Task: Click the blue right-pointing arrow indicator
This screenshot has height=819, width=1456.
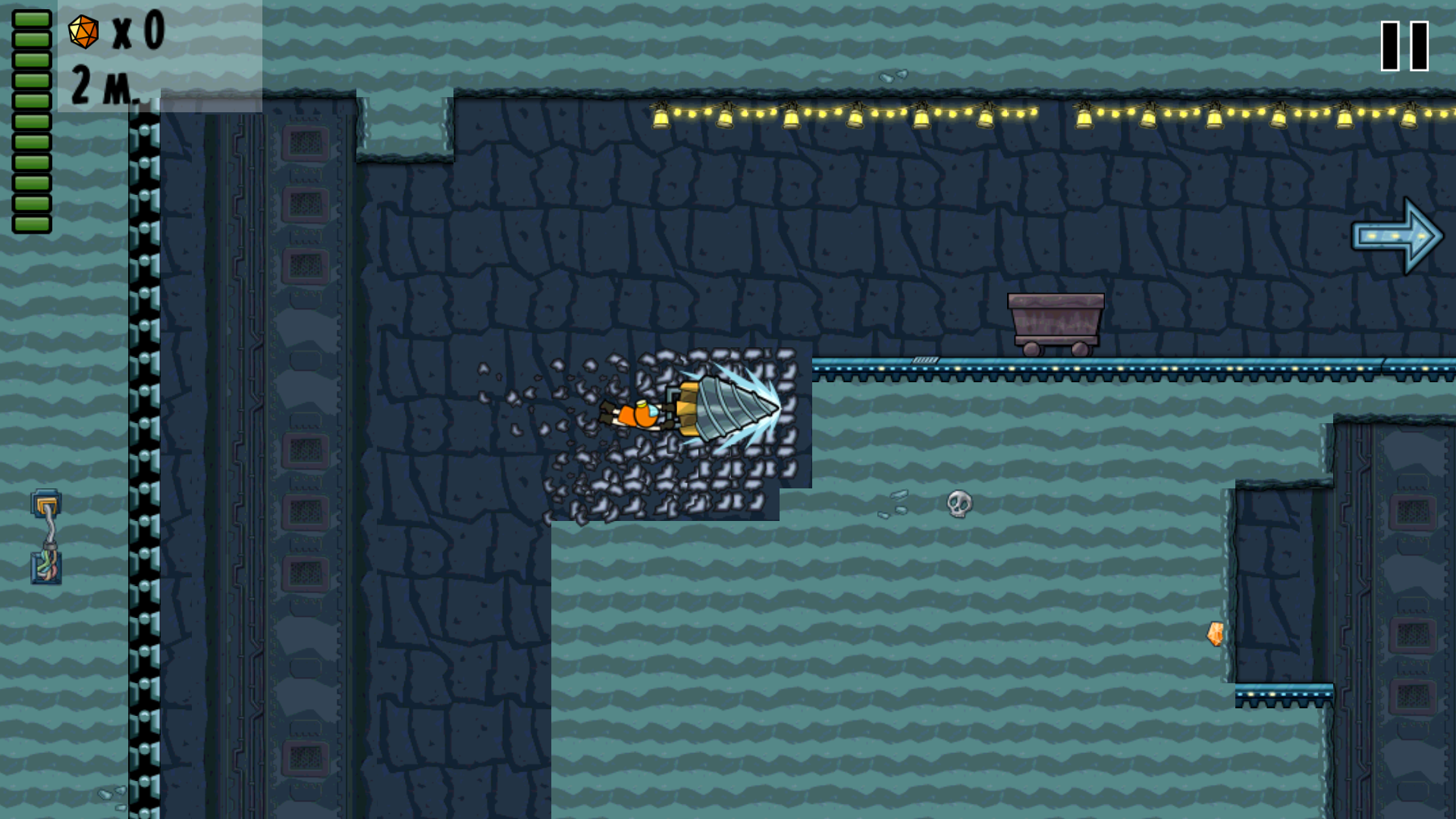Action: point(1395,237)
